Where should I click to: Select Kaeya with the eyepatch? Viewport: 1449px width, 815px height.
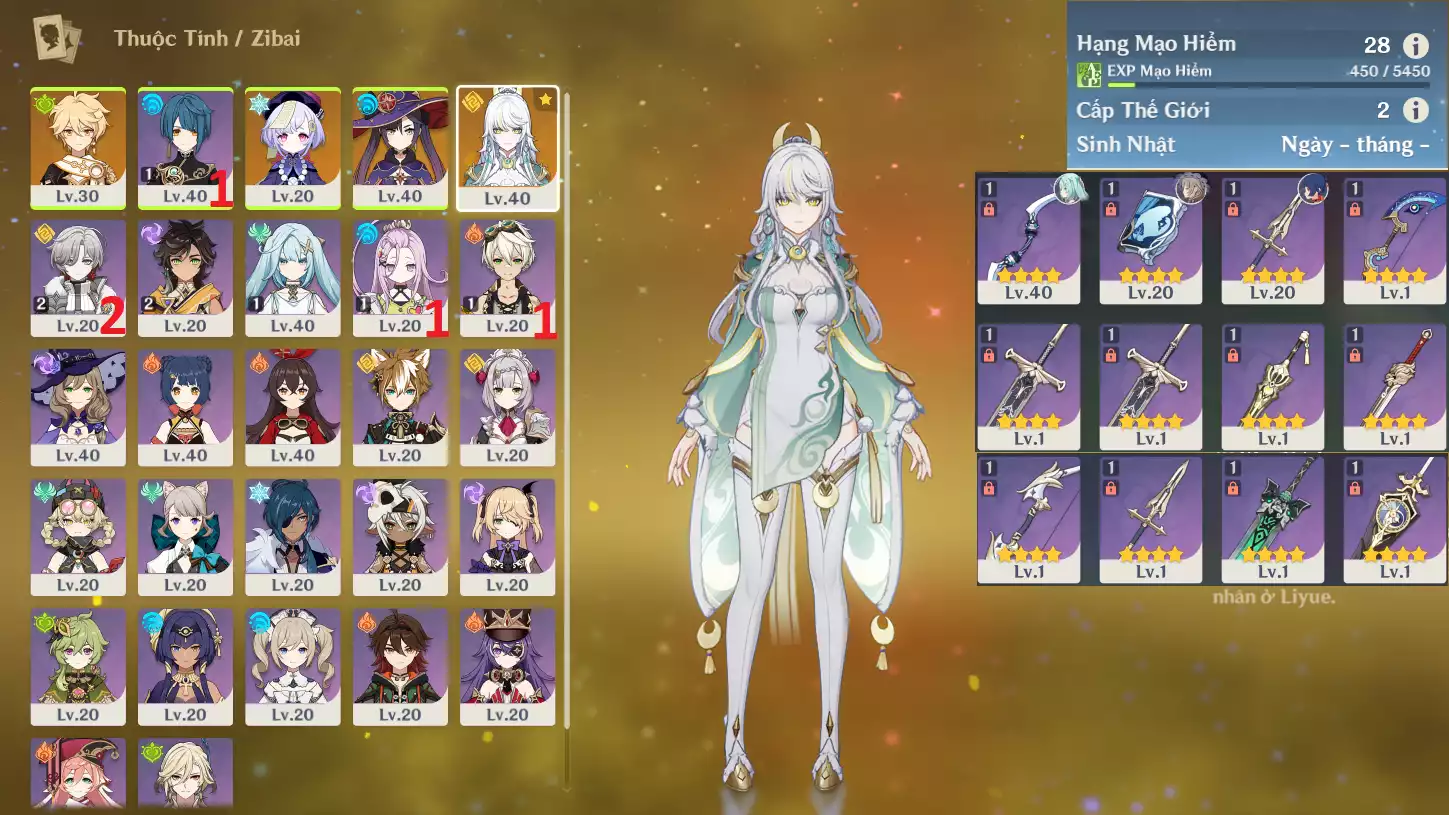tap(292, 537)
